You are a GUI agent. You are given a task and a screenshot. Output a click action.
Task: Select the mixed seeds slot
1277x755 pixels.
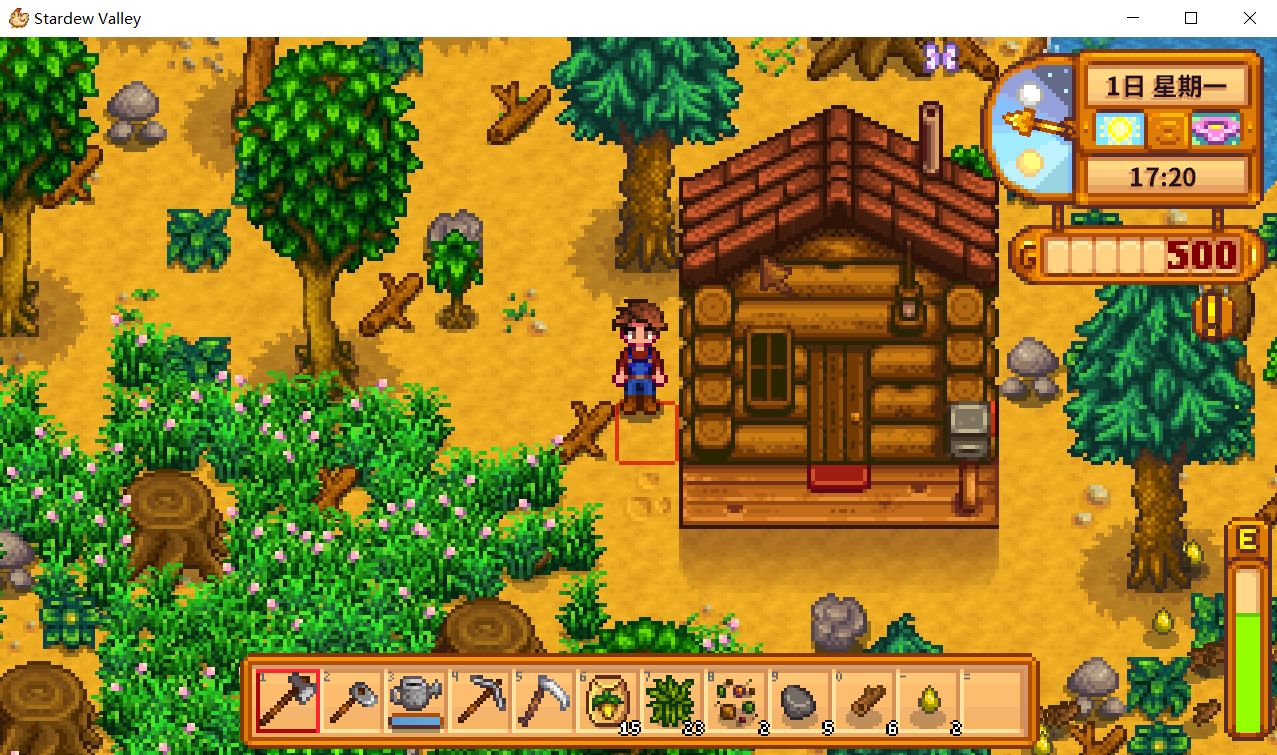(x=736, y=701)
